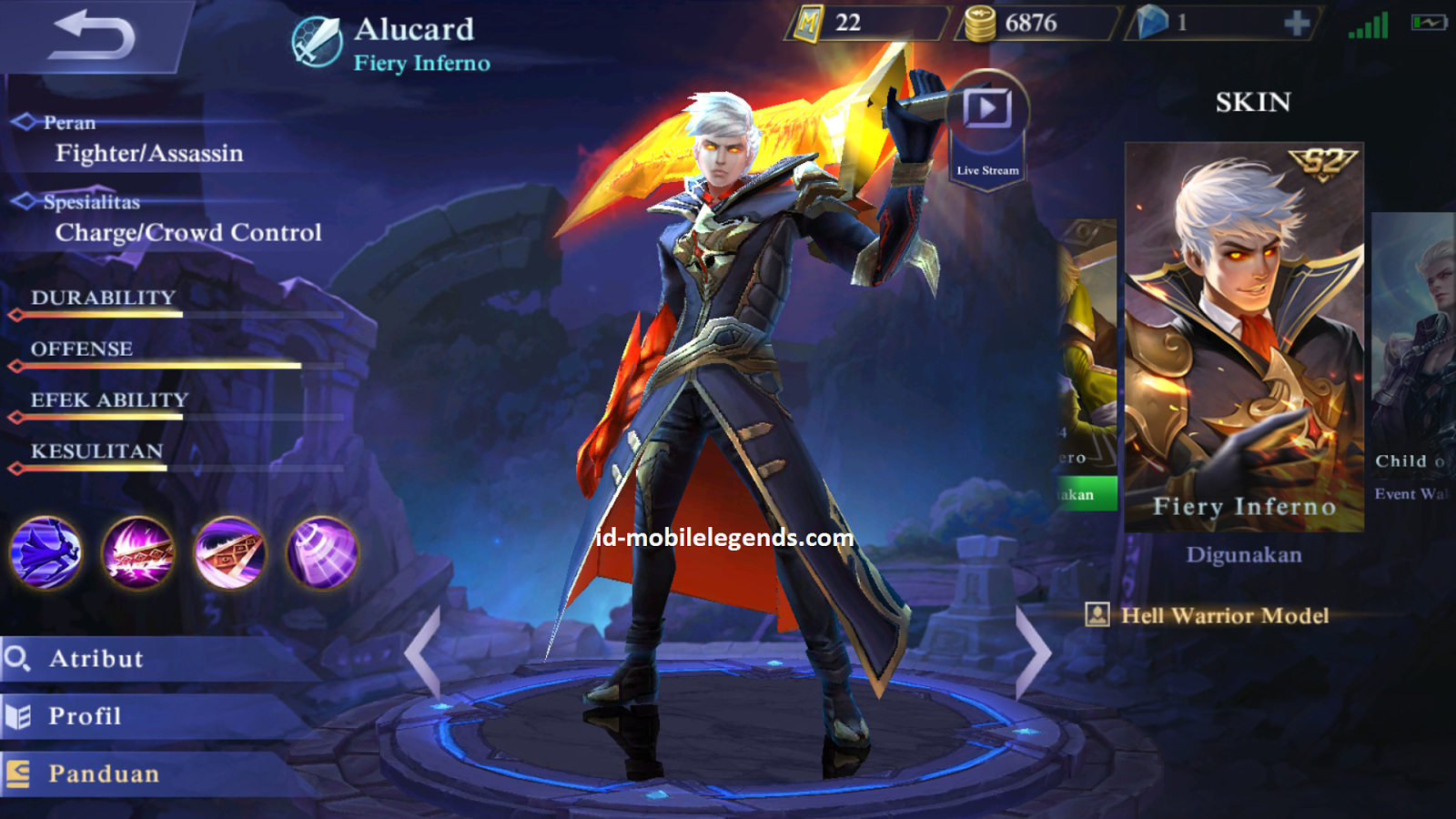Switch to the Profil tab
The height and width of the screenshot is (819, 1456).
coord(91,716)
